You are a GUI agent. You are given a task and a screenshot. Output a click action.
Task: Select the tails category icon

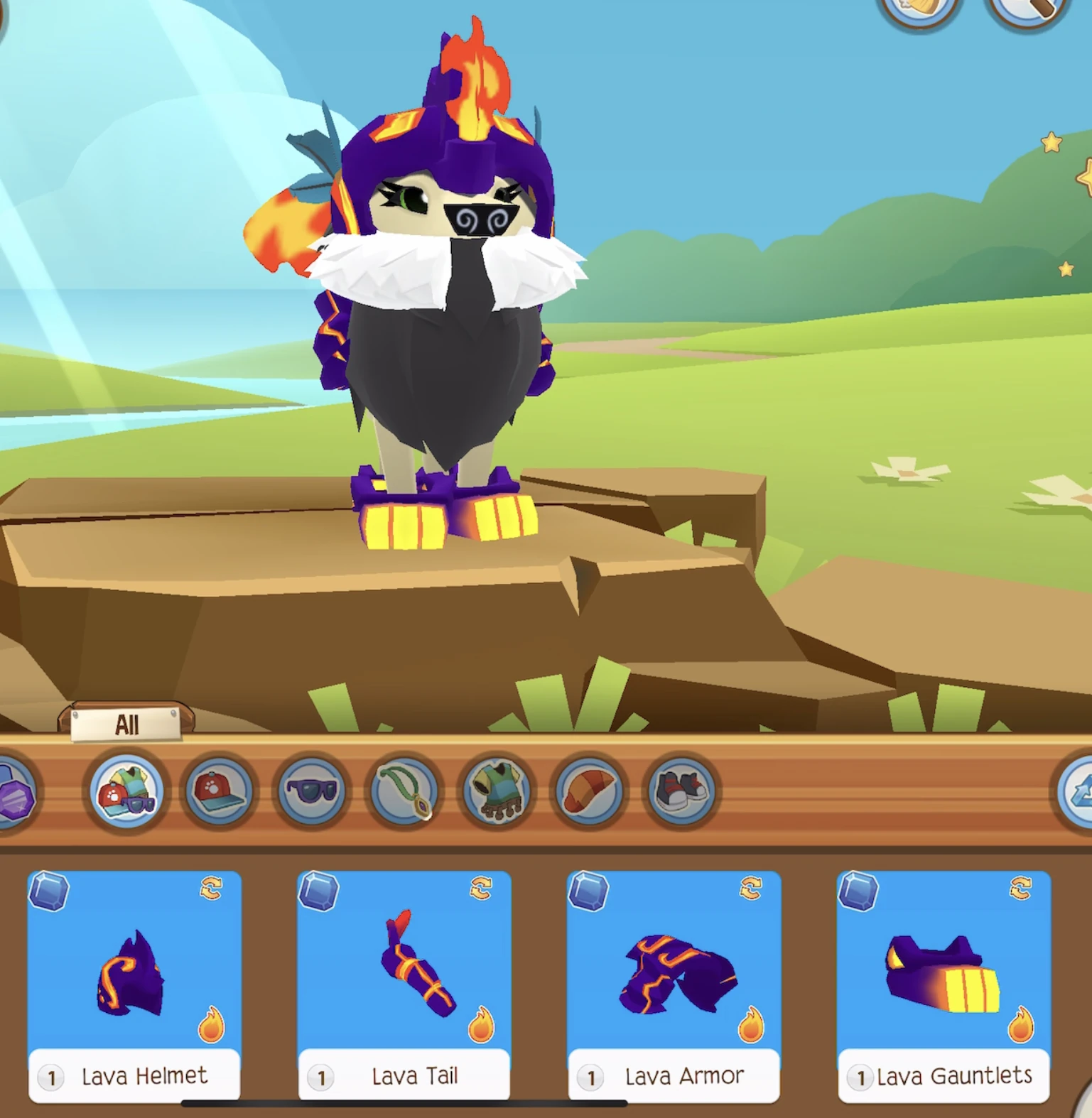[x=592, y=794]
